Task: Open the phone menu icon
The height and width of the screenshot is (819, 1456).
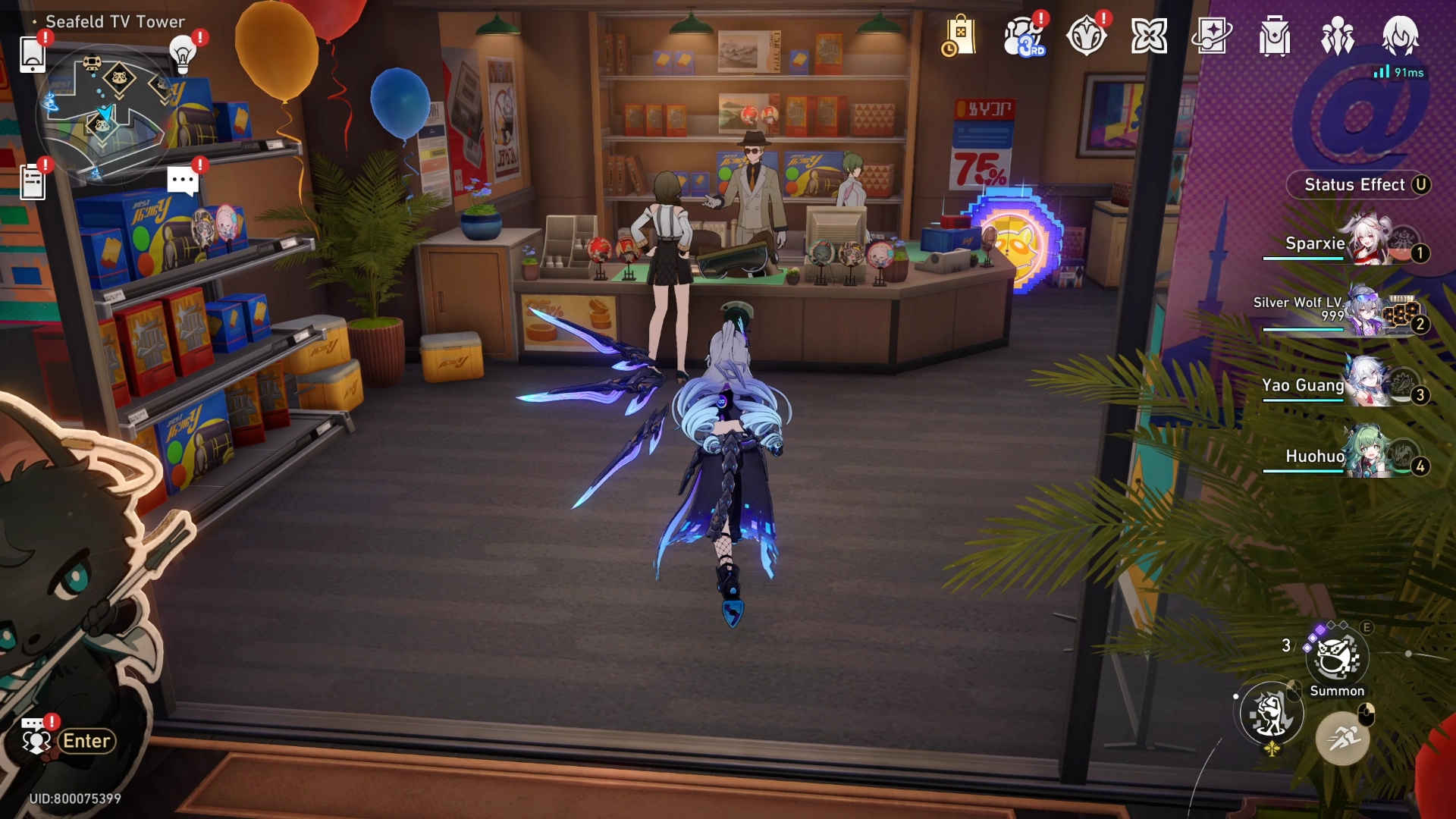Action: tap(33, 54)
